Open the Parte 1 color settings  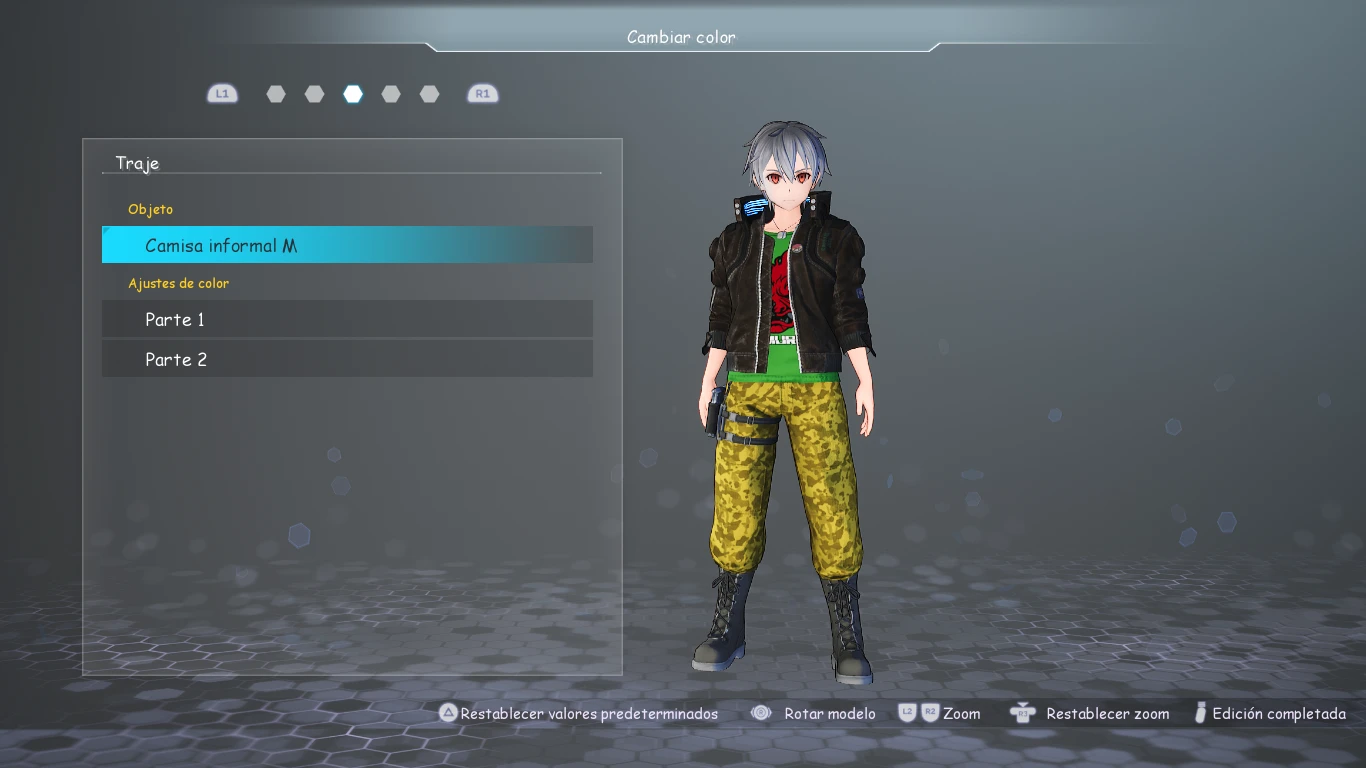(347, 320)
